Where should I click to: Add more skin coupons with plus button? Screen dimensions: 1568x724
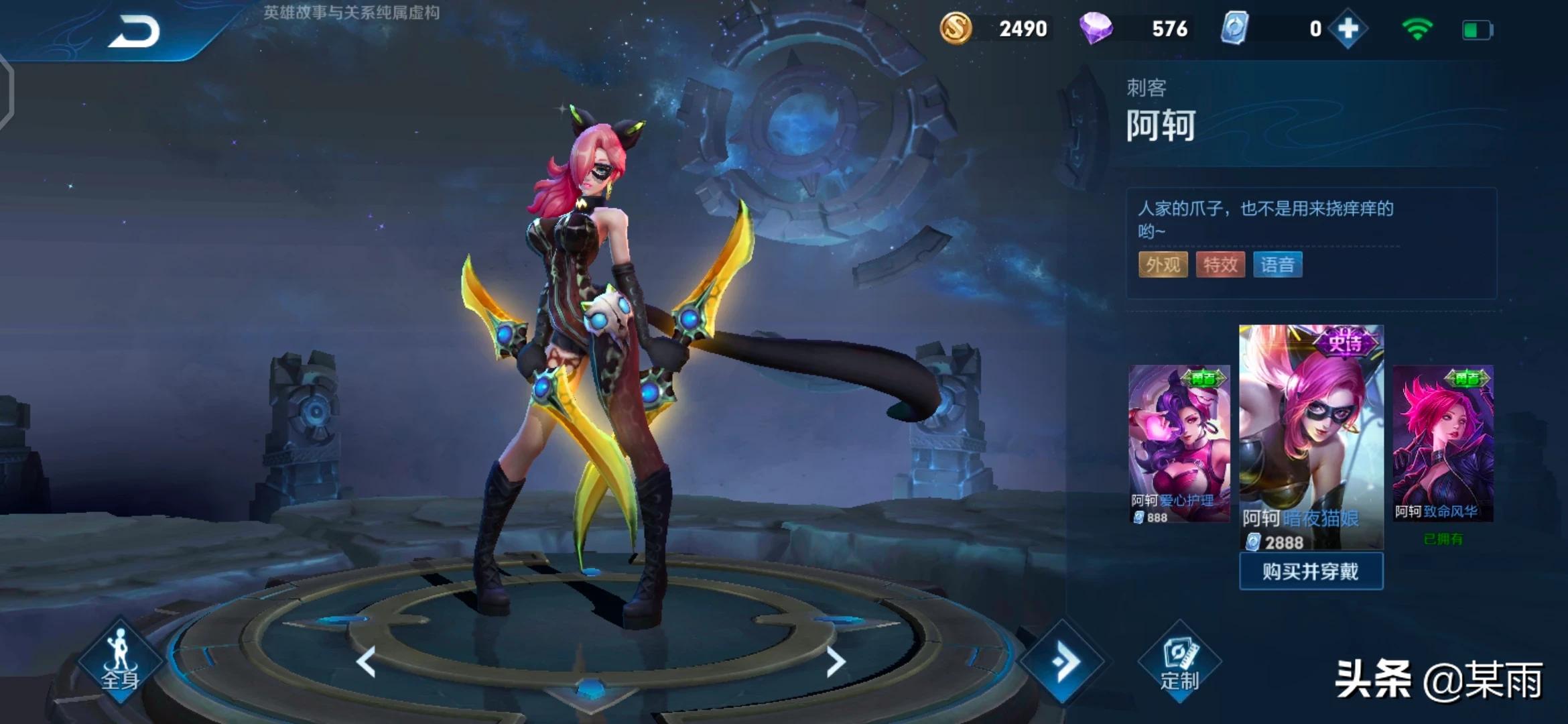pyautogui.click(x=1348, y=29)
